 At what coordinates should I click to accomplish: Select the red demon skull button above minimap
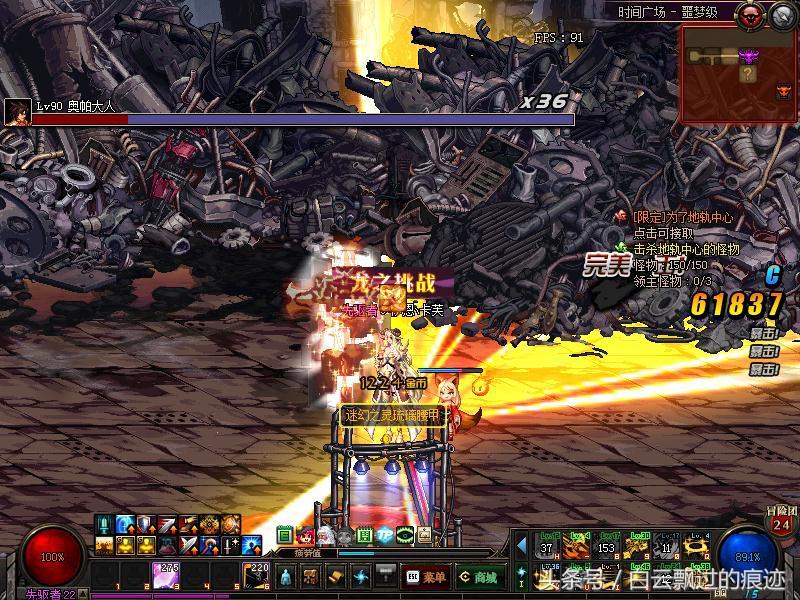click(x=749, y=15)
